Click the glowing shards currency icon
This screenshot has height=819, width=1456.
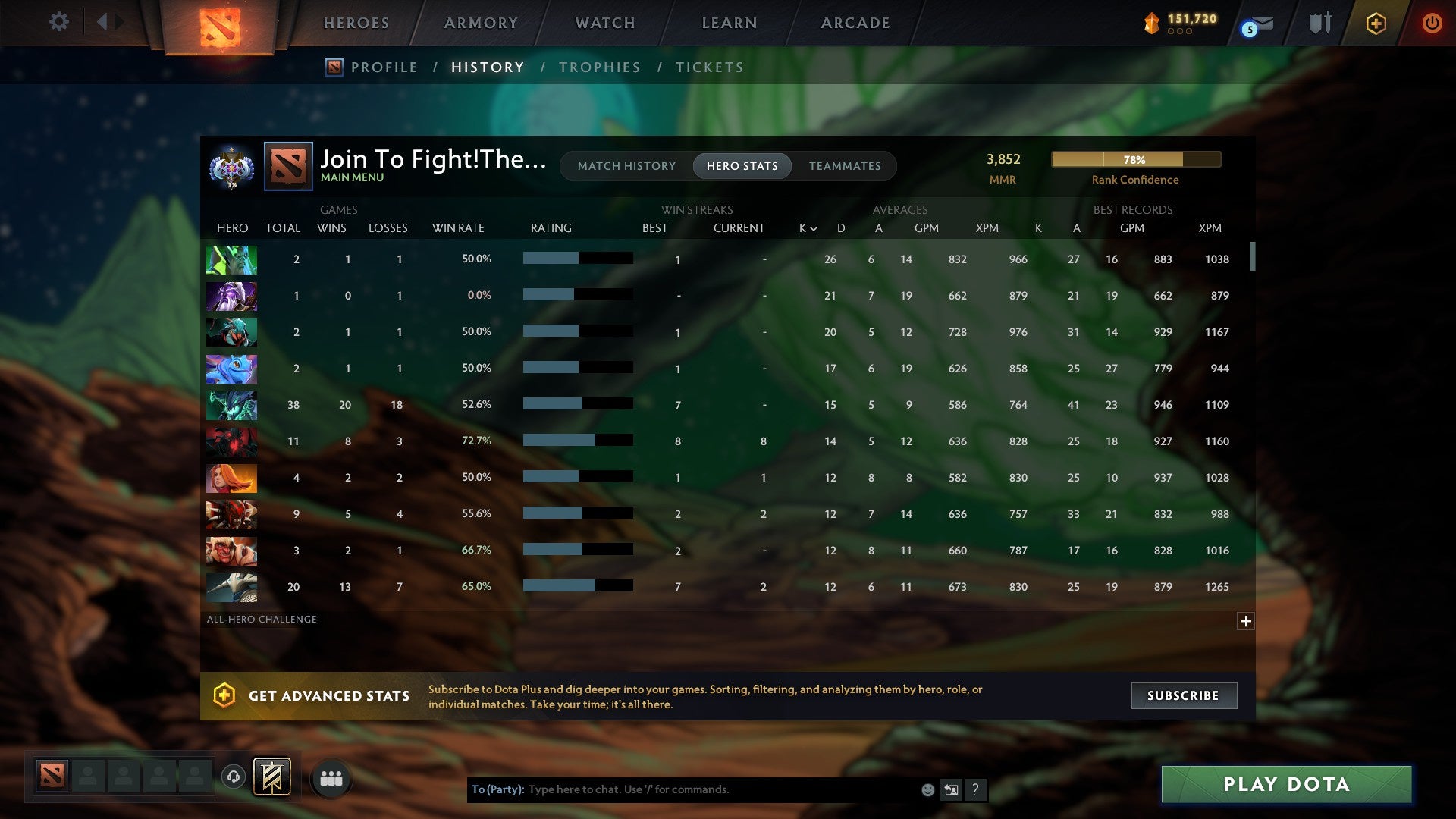[x=1153, y=24]
